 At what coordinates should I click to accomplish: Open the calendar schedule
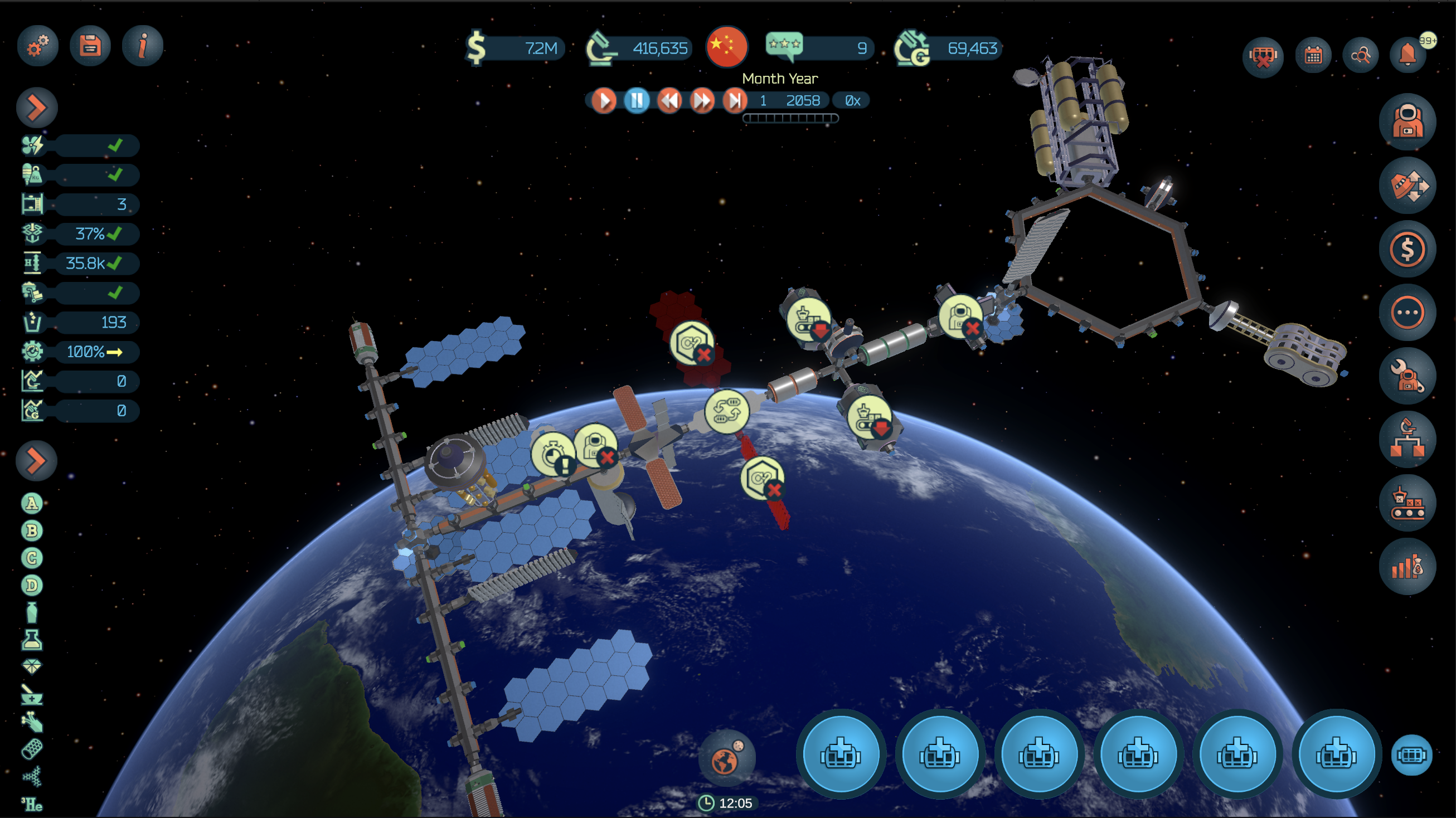click(x=1313, y=55)
